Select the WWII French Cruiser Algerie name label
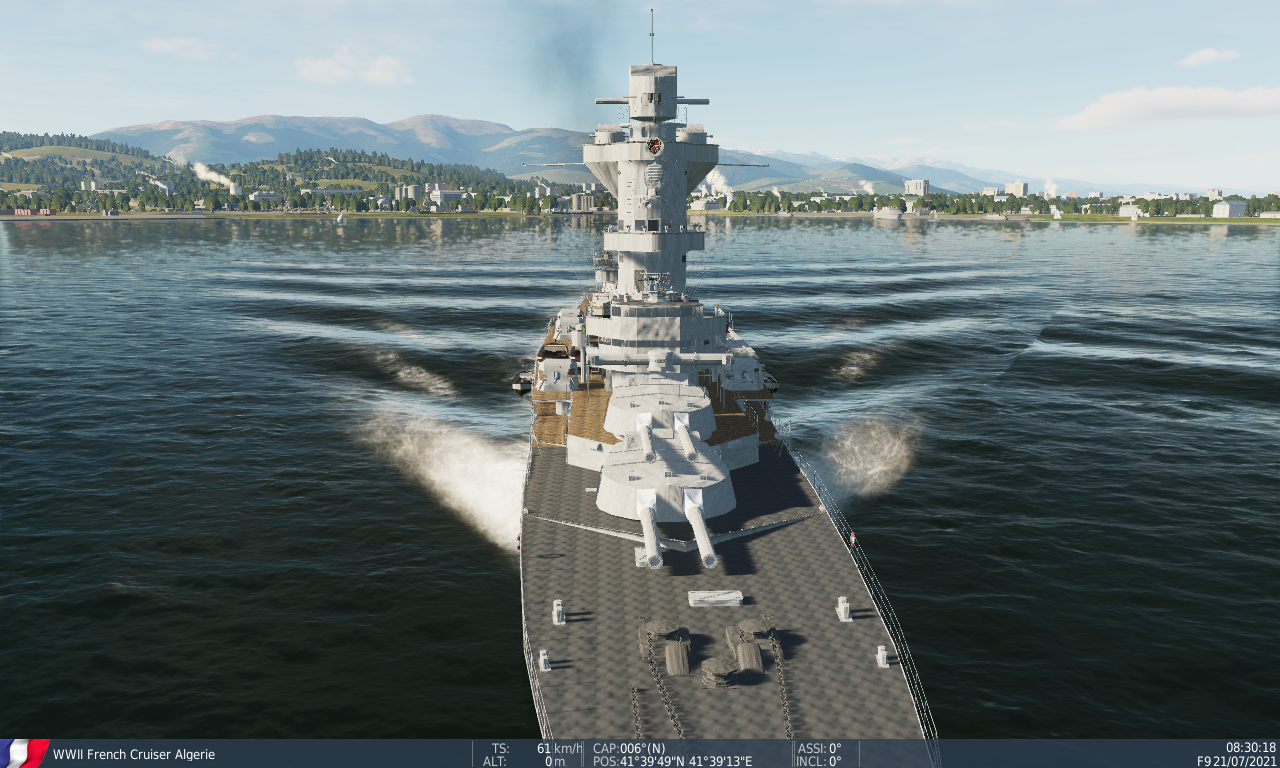Viewport: 1280px width, 768px height. click(x=132, y=755)
